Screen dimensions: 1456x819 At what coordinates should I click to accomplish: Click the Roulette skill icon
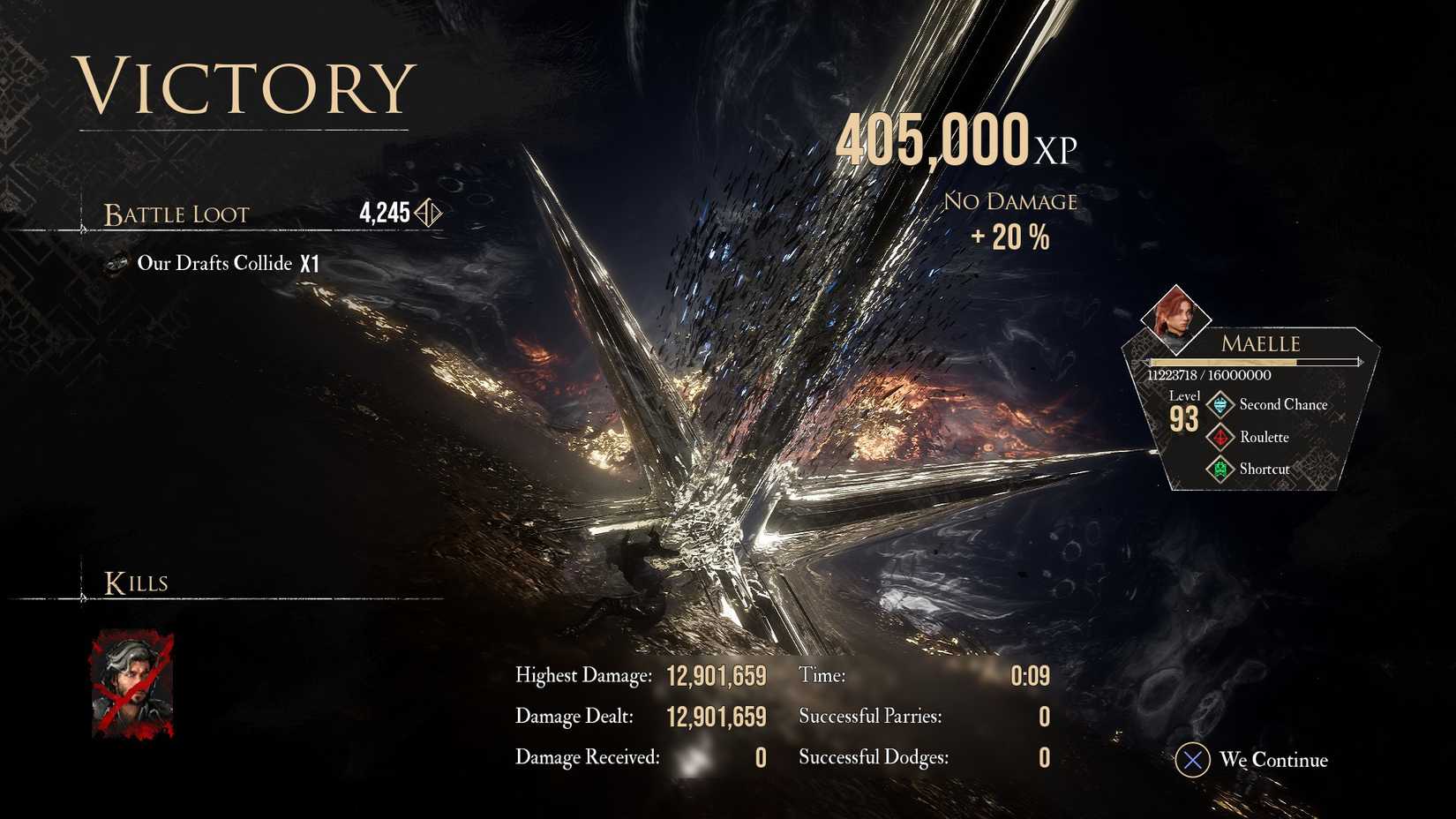coord(1220,437)
